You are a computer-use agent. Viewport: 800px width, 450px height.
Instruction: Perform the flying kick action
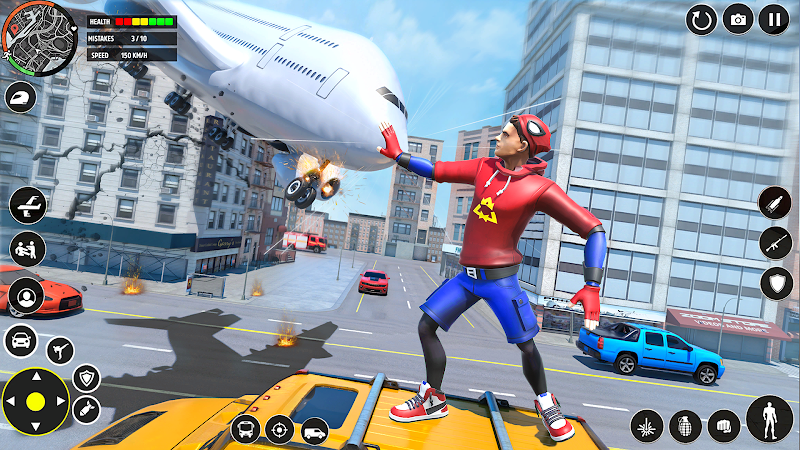(59, 350)
